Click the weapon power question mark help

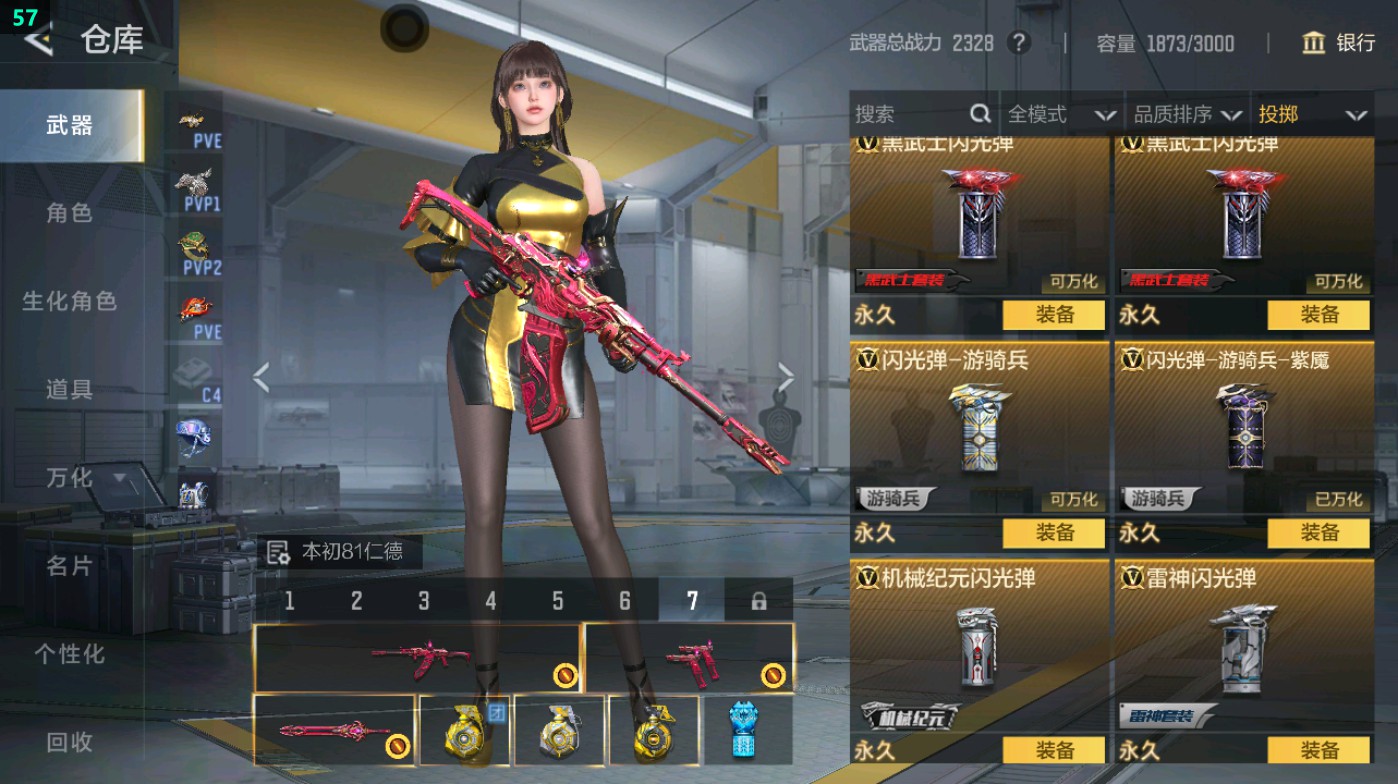[1018, 43]
